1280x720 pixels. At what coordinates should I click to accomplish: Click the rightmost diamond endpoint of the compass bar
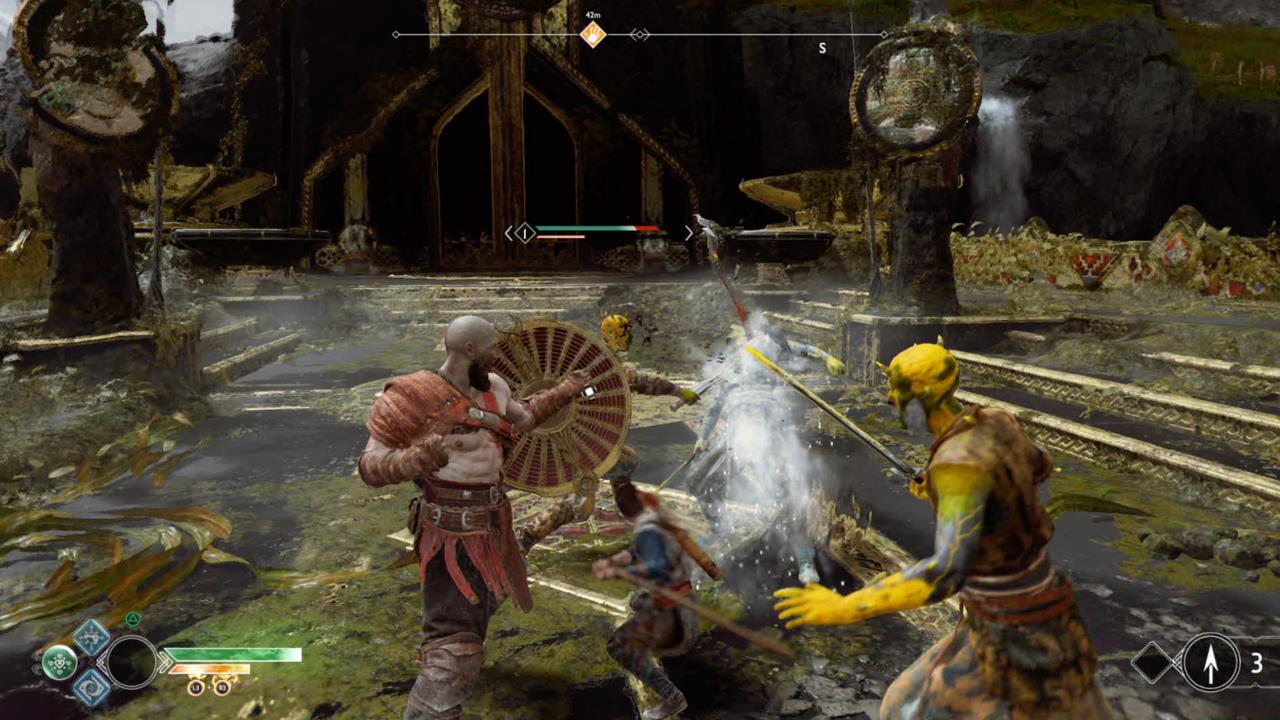884,35
